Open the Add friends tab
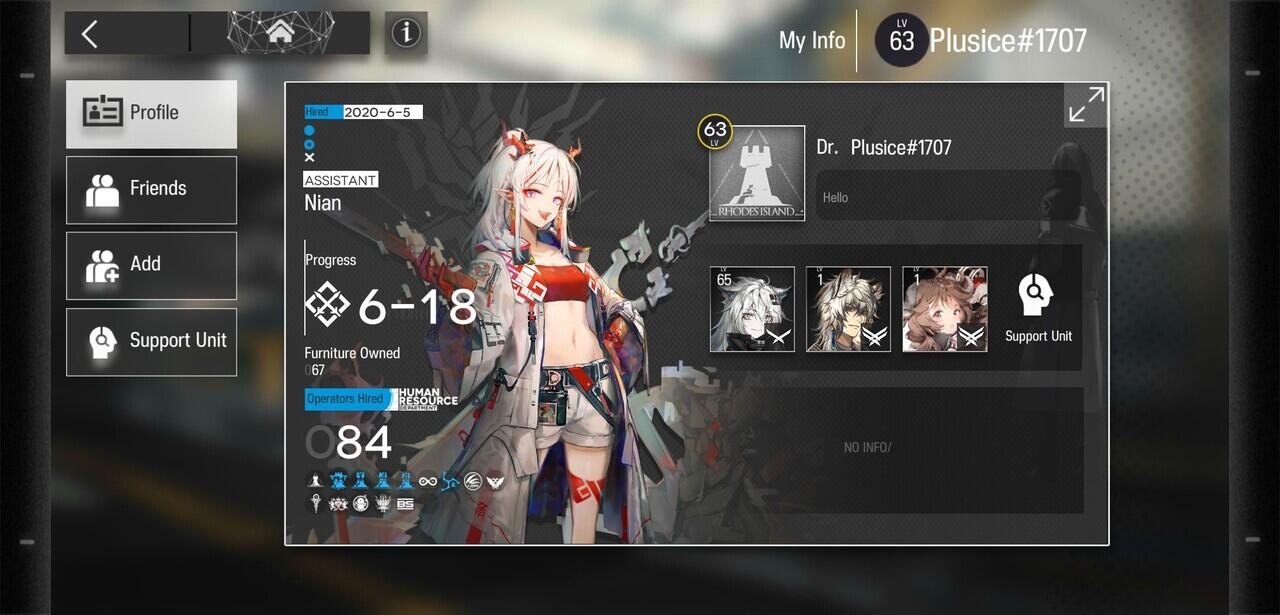1280x615 pixels. 152,265
